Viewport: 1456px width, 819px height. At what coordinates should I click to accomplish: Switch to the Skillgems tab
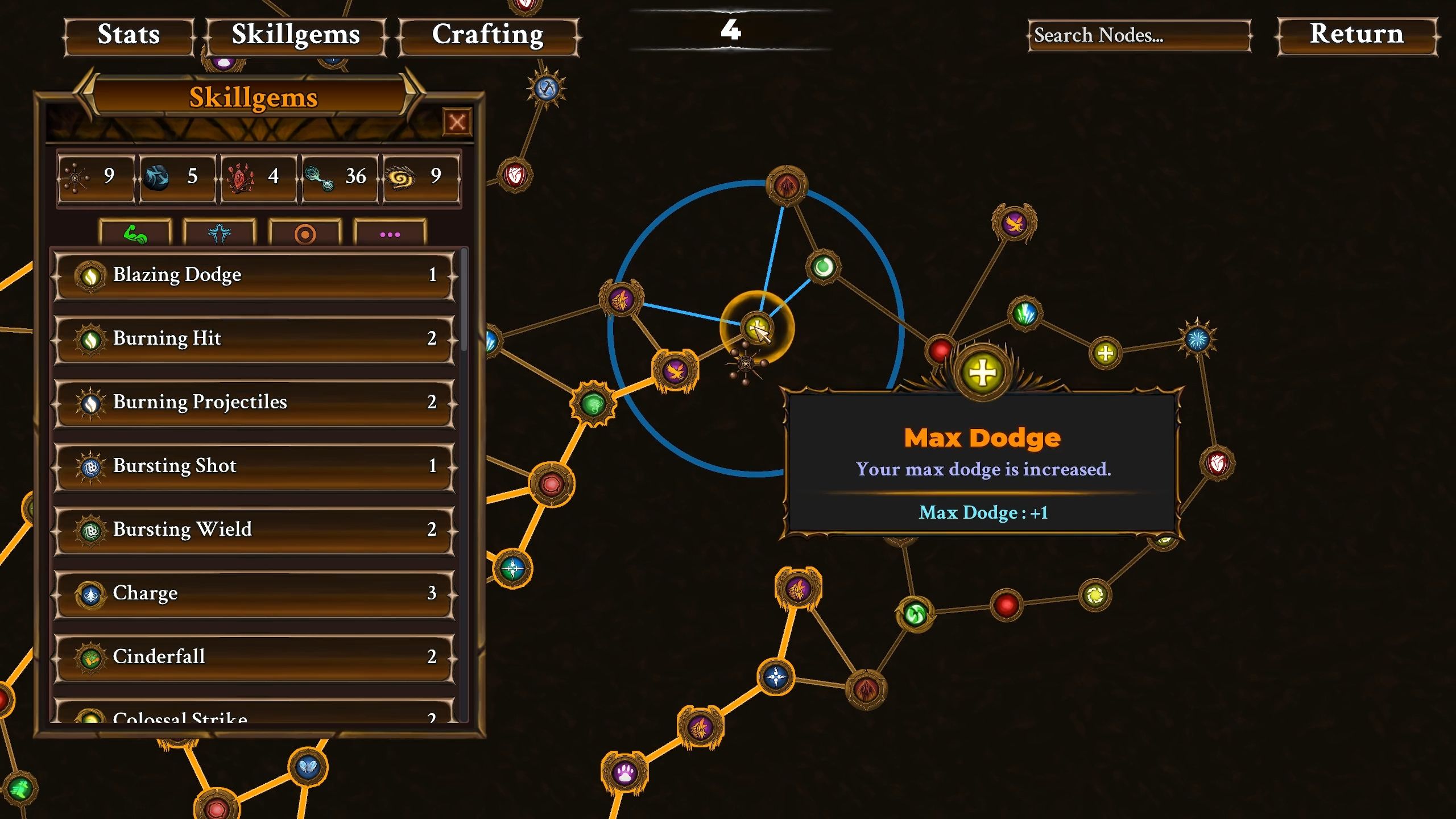[x=296, y=35]
